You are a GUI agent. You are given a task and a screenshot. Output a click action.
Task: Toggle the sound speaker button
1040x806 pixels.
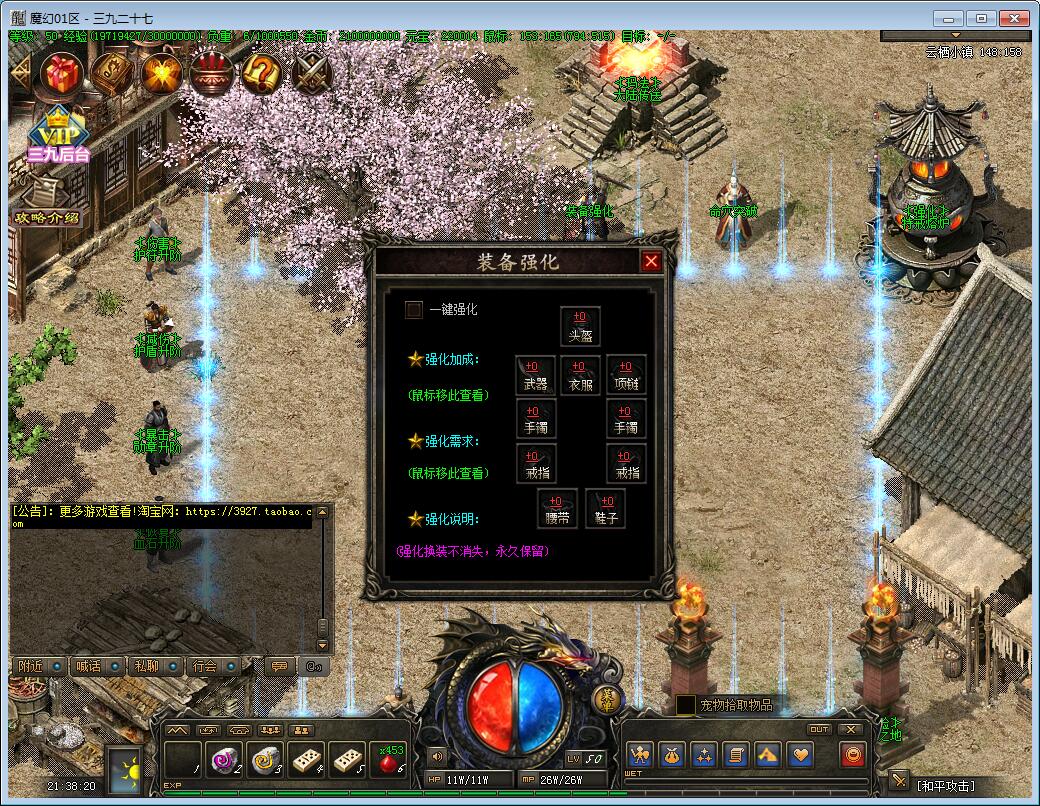[436, 755]
